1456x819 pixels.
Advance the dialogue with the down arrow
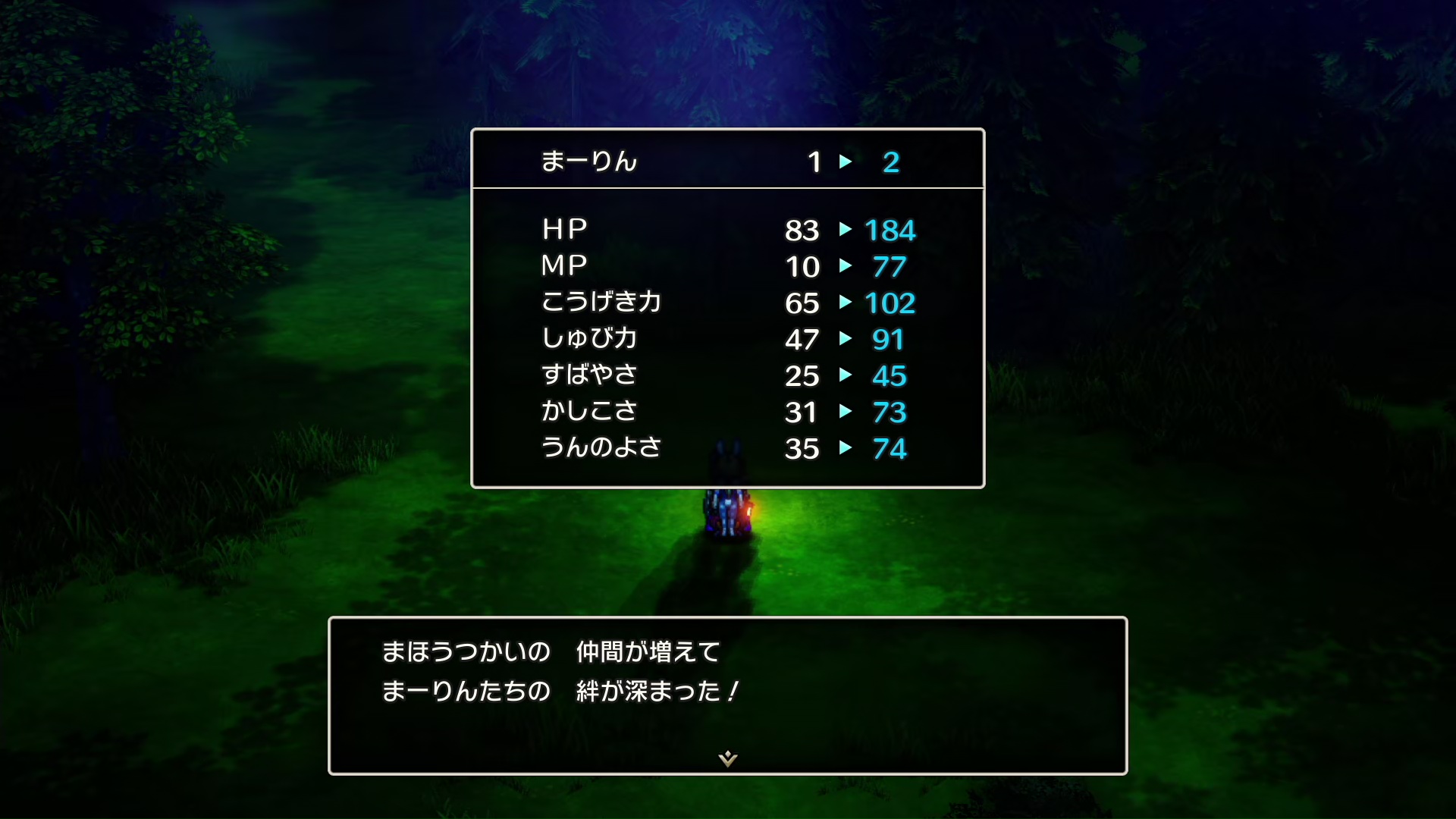coord(728,758)
